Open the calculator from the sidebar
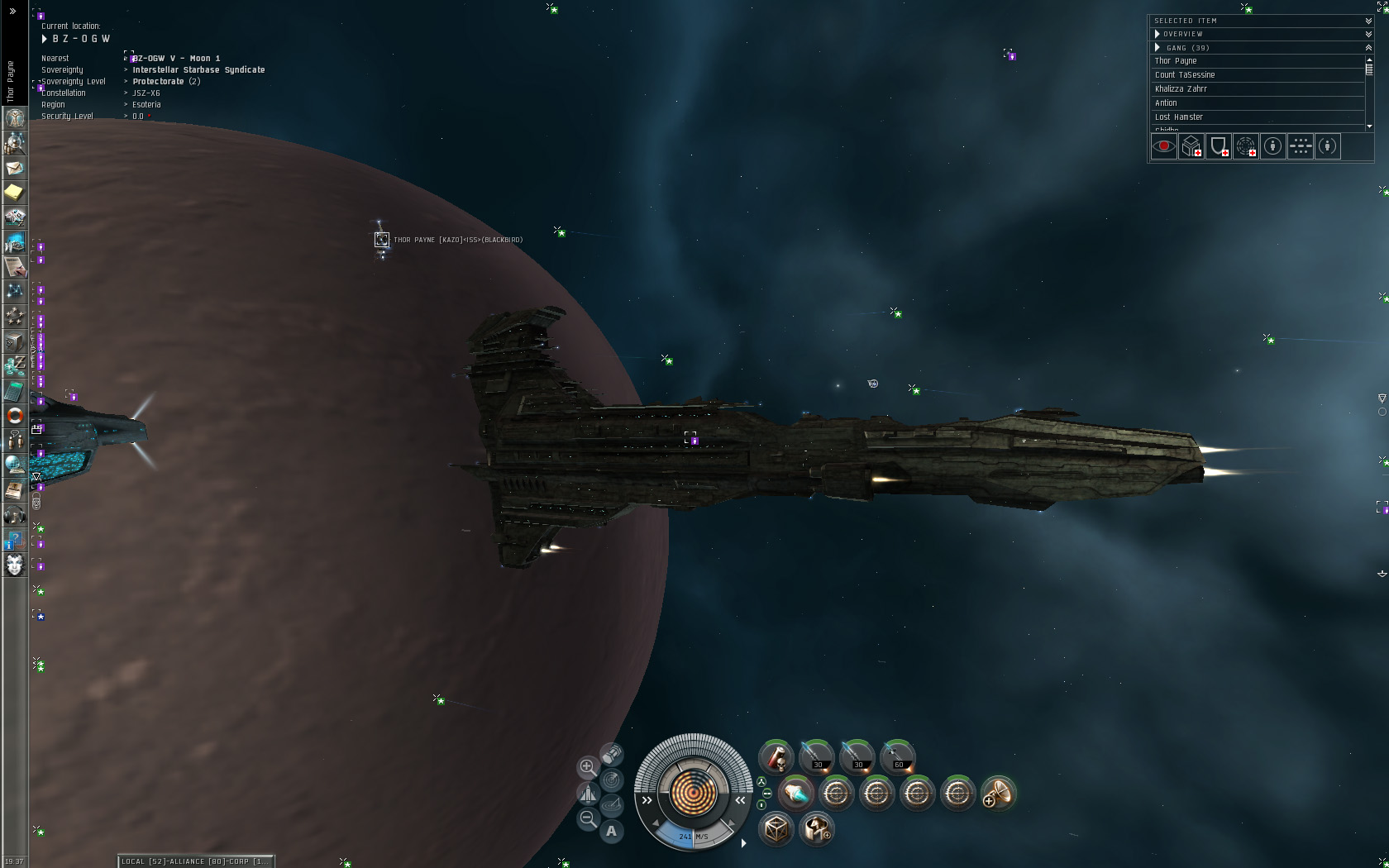 14,390
